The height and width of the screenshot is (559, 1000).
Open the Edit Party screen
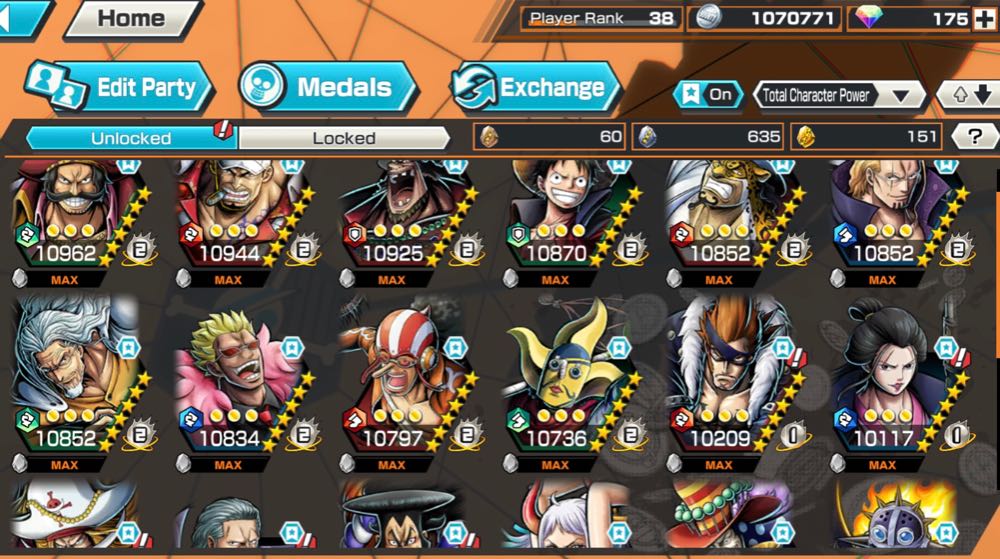[120, 87]
